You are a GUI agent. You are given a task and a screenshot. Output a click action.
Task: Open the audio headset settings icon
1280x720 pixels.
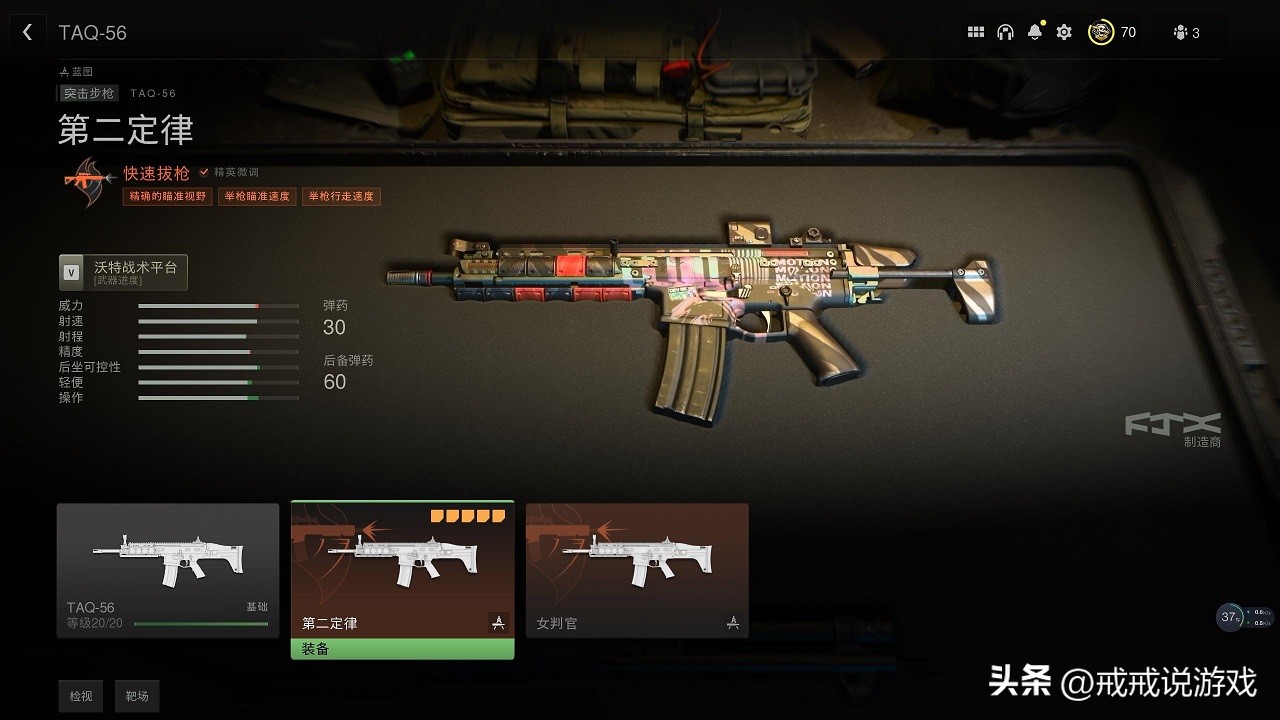click(x=1006, y=32)
